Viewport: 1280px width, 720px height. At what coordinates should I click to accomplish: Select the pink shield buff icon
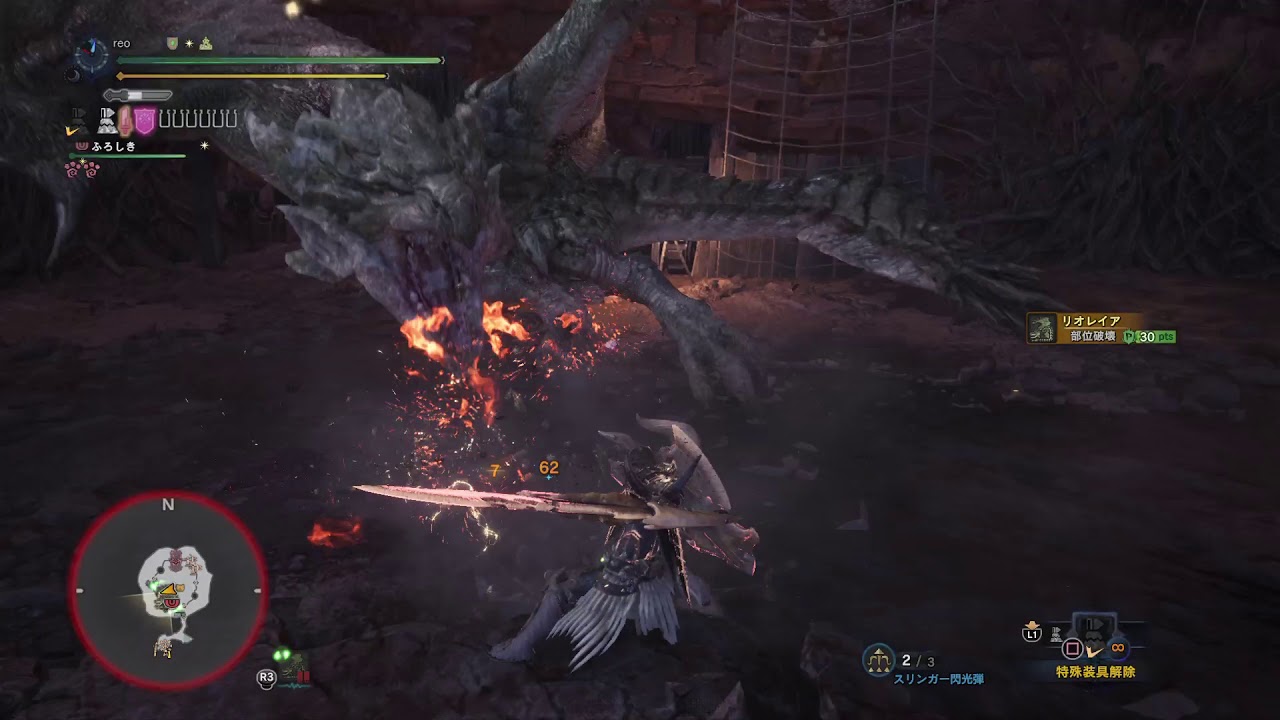145,121
